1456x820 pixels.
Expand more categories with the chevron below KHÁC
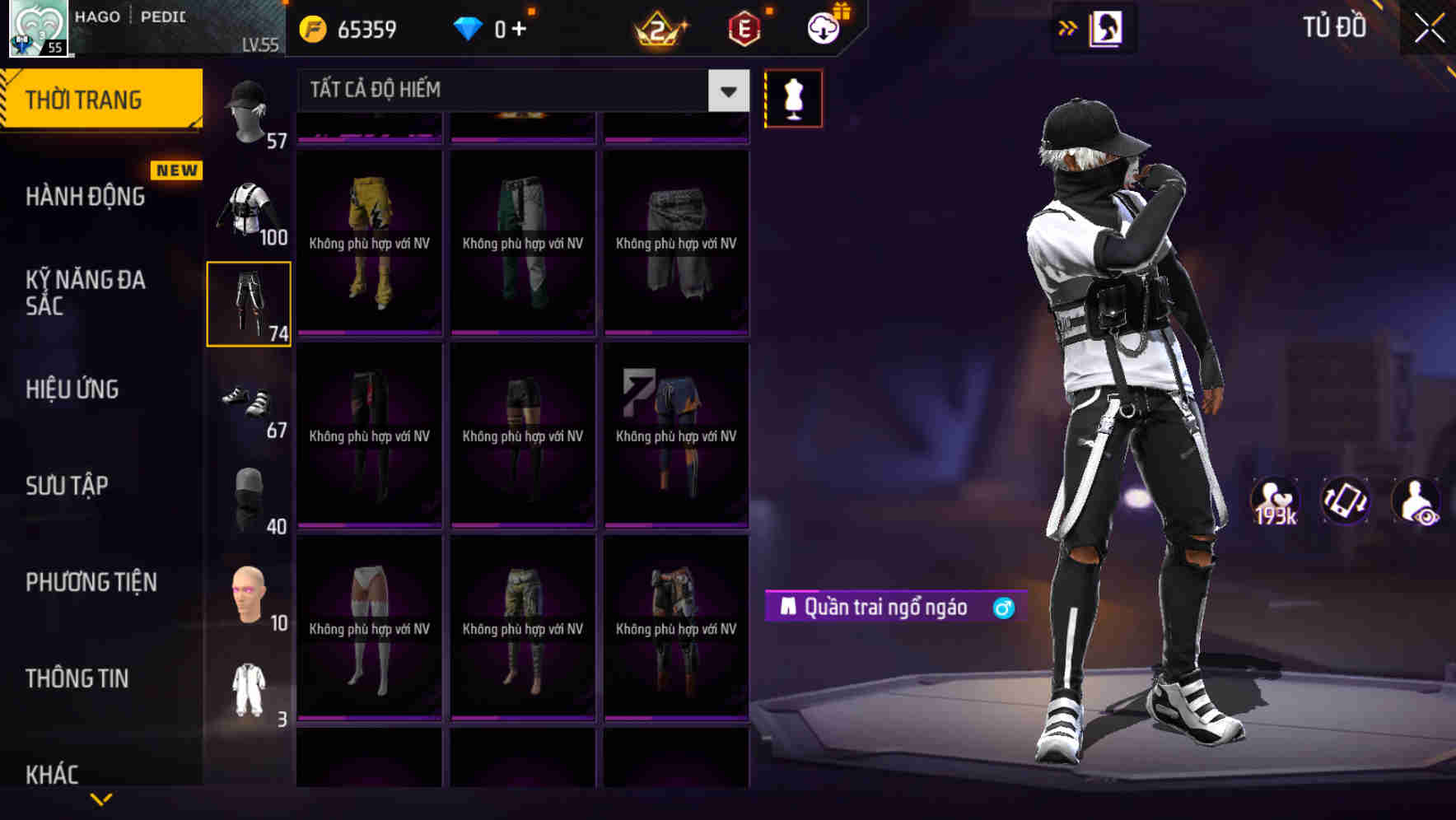point(100,797)
